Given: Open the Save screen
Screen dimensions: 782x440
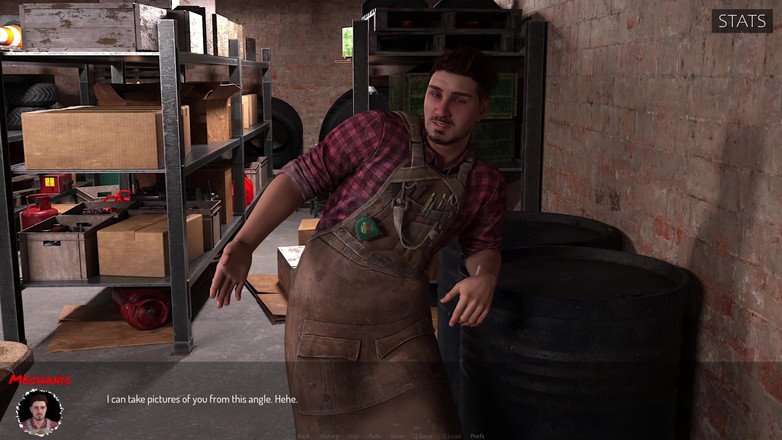Looking at the screenshot, I should (x=397, y=436).
